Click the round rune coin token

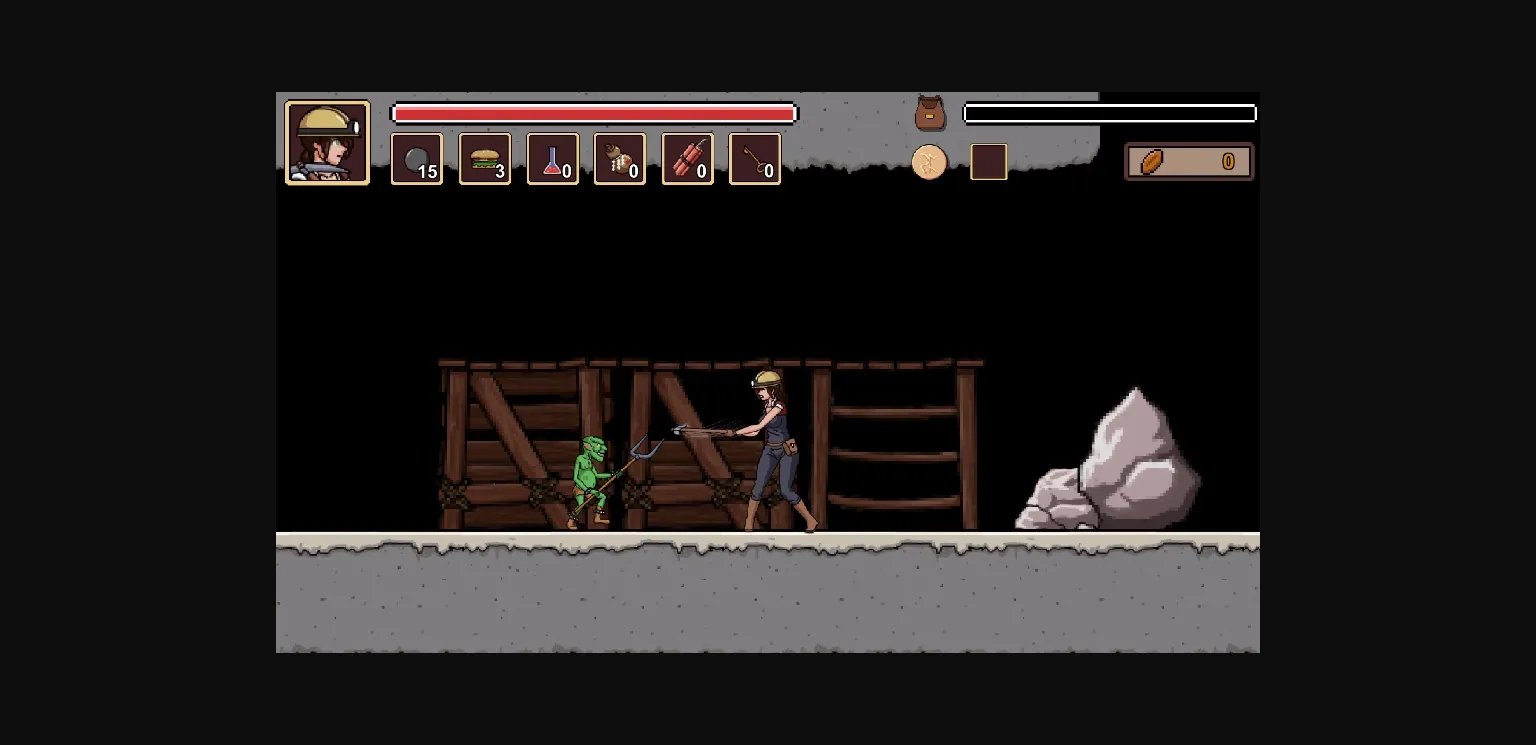[929, 161]
